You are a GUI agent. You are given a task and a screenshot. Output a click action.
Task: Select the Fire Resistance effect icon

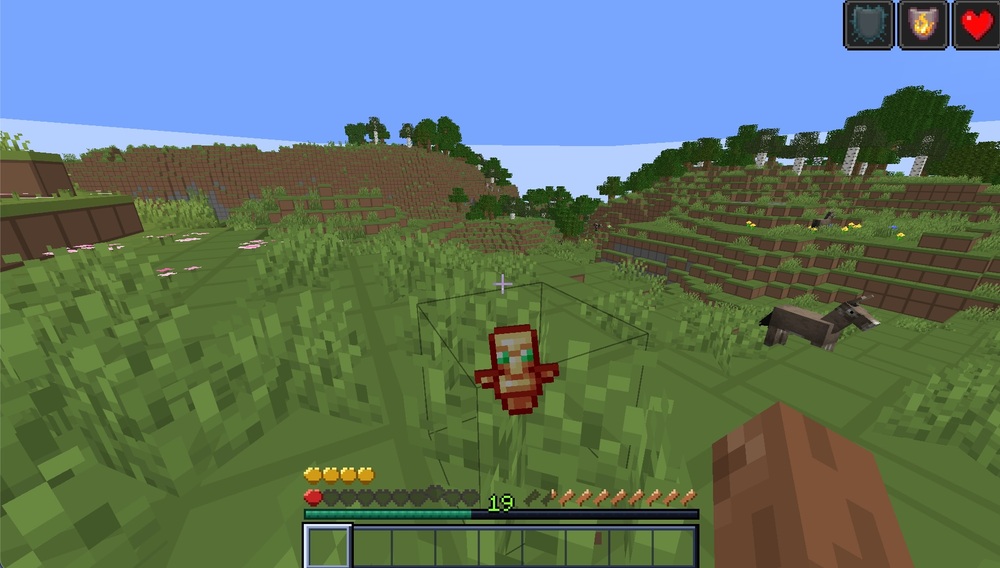pyautogui.click(x=922, y=25)
